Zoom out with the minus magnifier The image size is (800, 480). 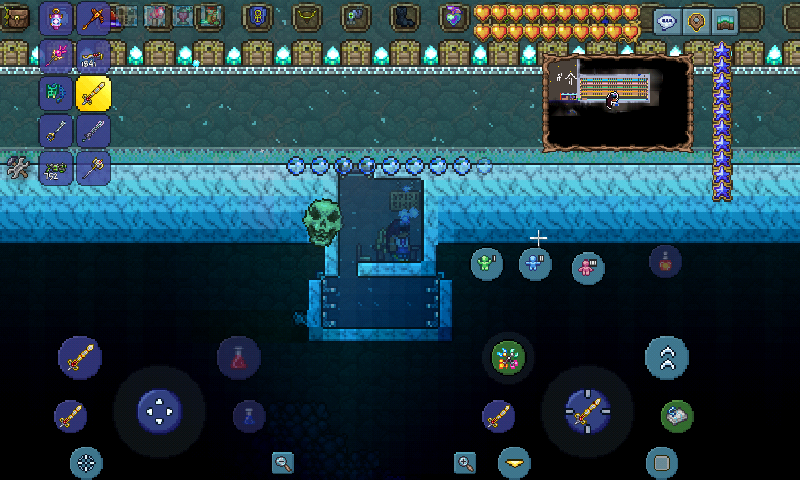coord(283,462)
